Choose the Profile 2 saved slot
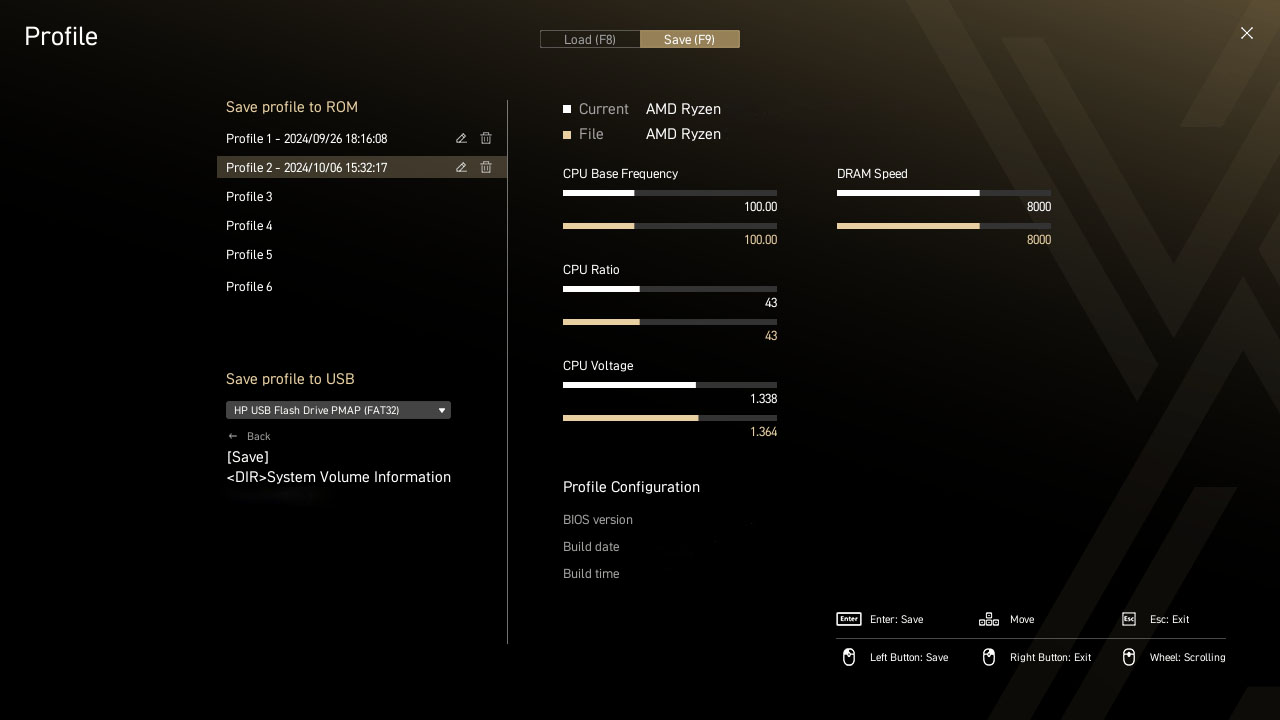The image size is (1280, 720). click(x=306, y=168)
